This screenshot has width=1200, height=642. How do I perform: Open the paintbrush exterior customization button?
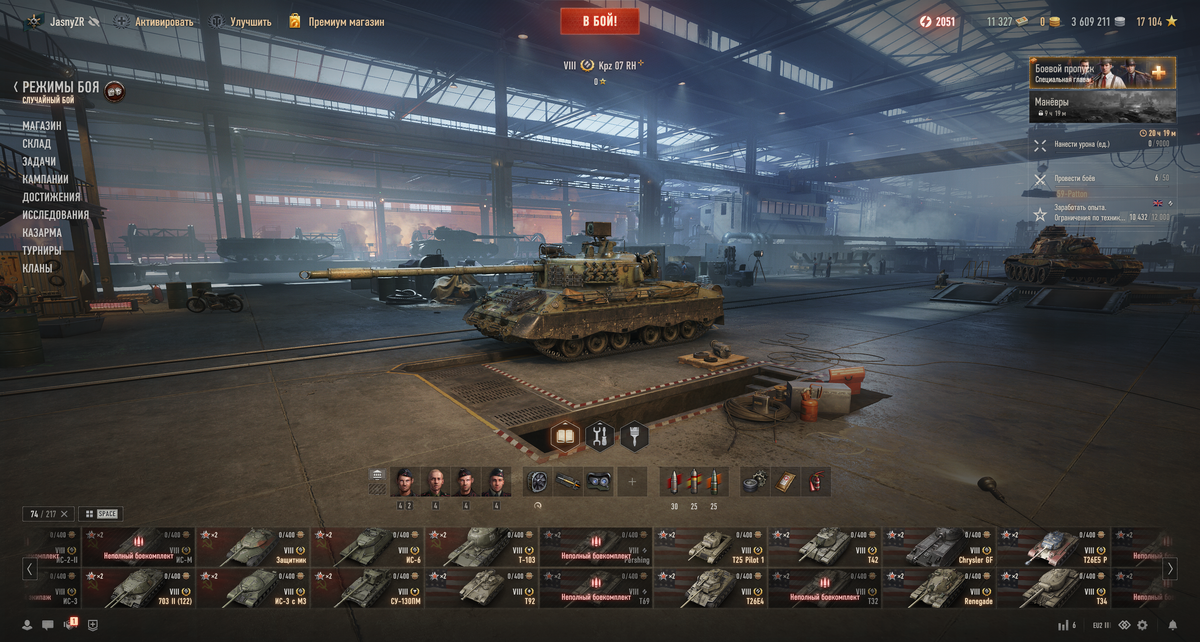point(635,436)
